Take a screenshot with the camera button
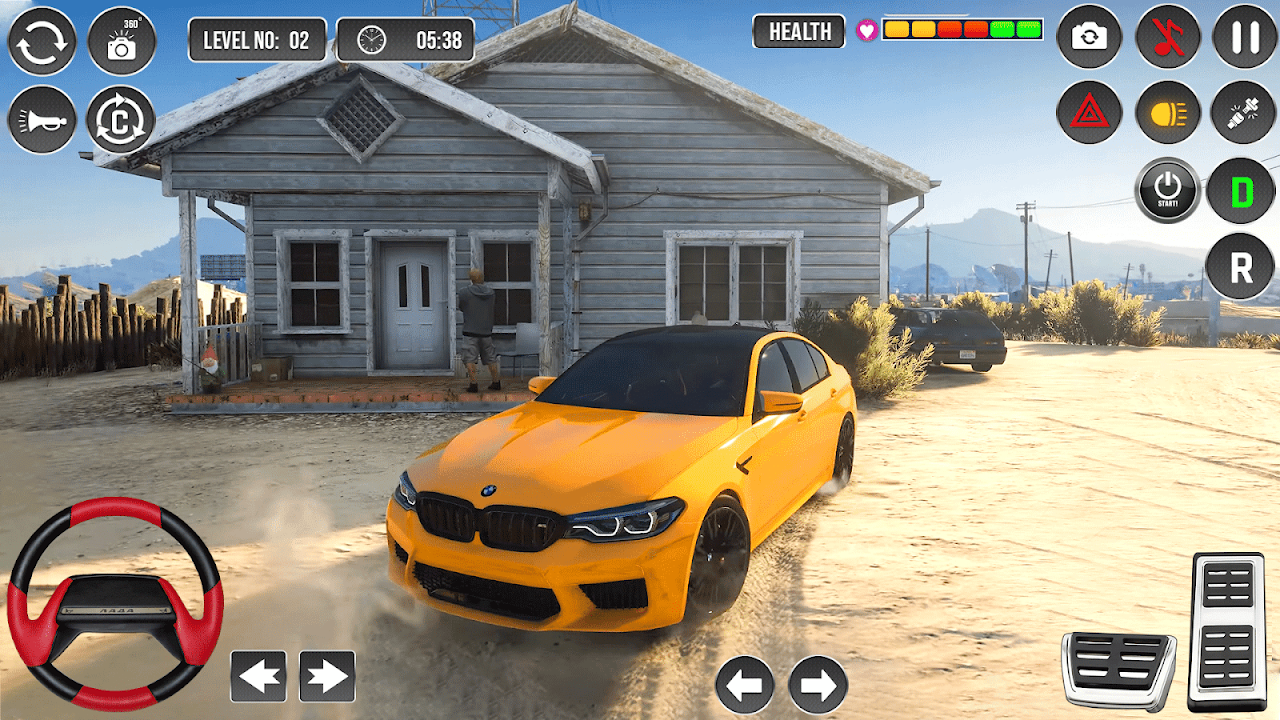1280x720 pixels. 1089,37
